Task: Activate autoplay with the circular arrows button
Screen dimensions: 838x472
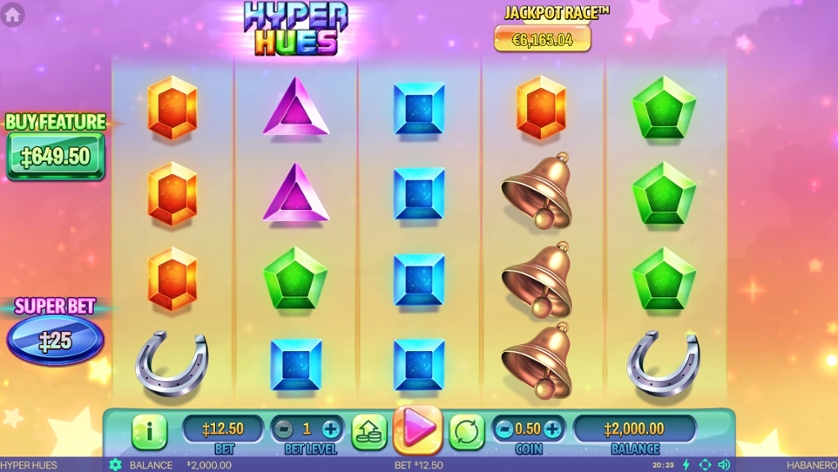Action: click(466, 431)
